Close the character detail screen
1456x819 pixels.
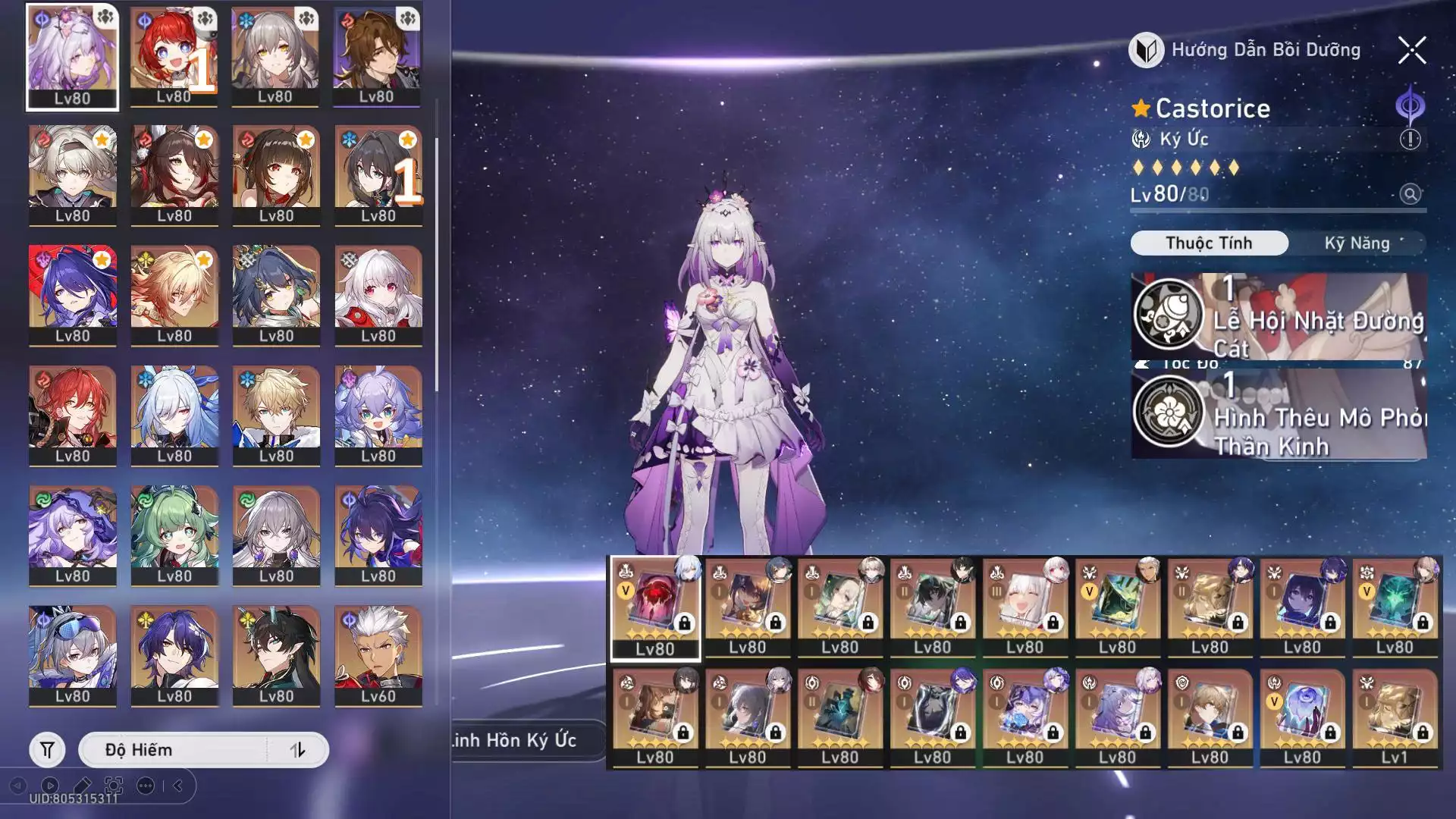1411,51
